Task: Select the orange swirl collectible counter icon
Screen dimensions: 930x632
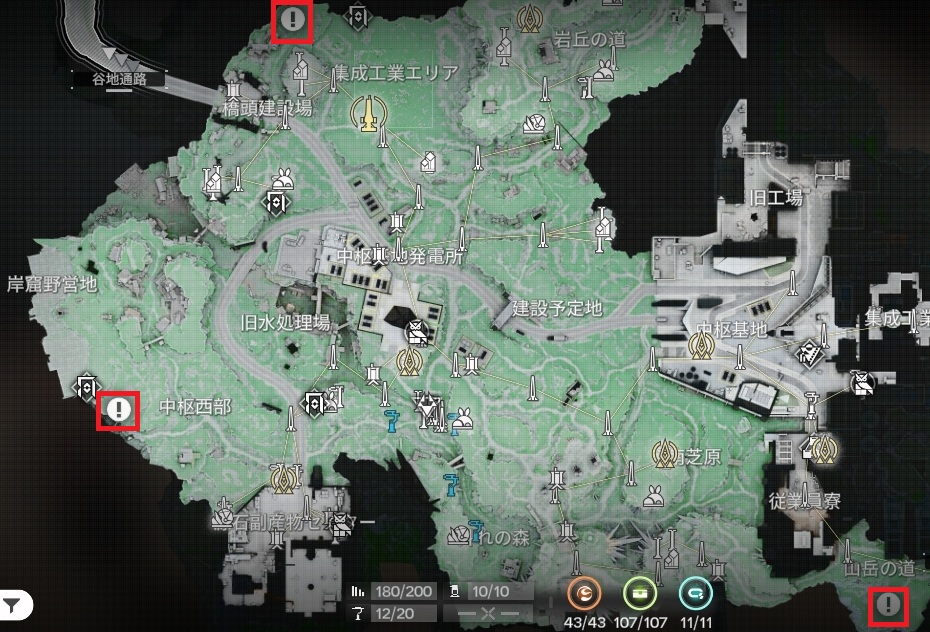Action: point(584,594)
